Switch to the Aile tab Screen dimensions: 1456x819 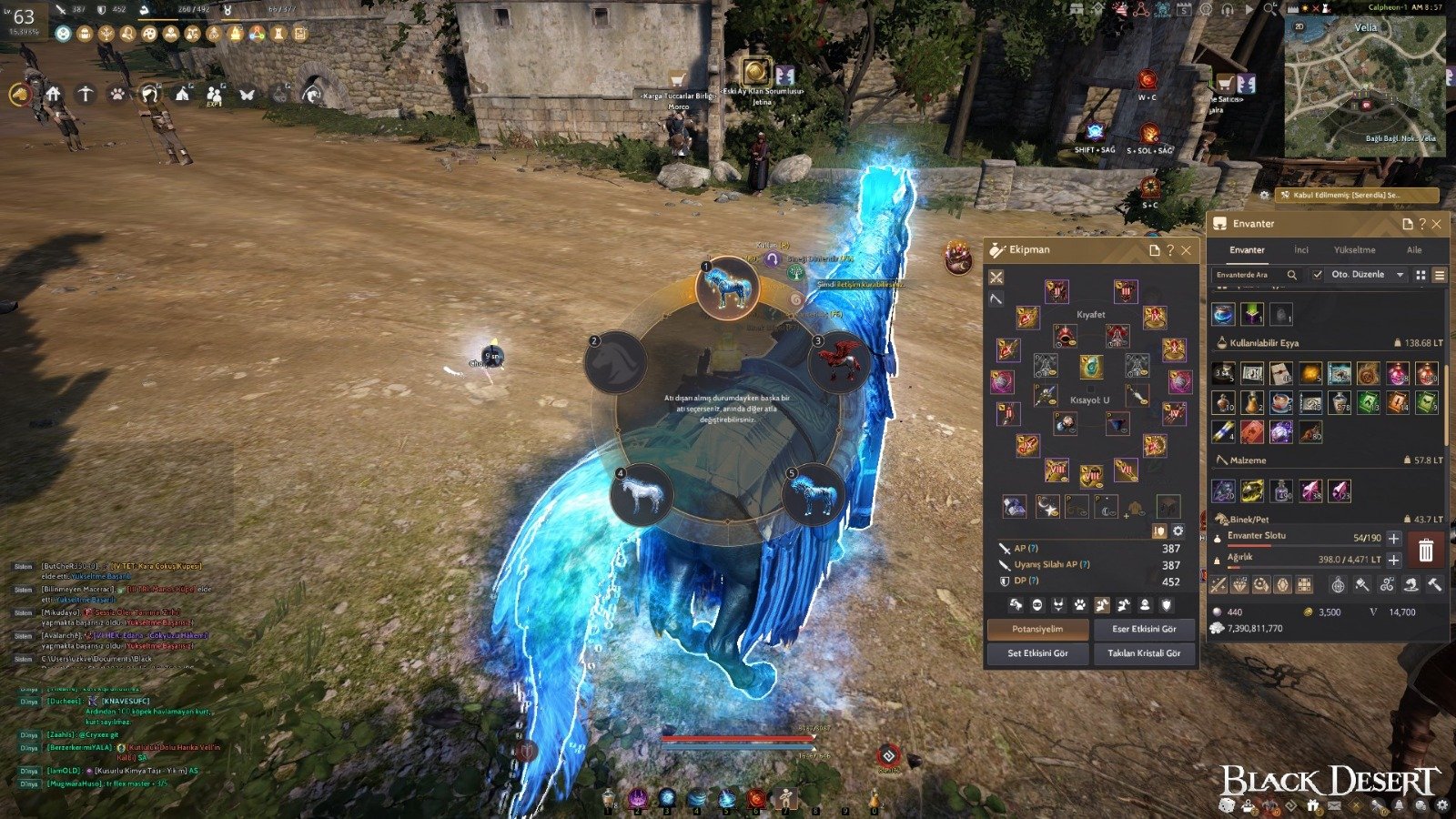1414,250
